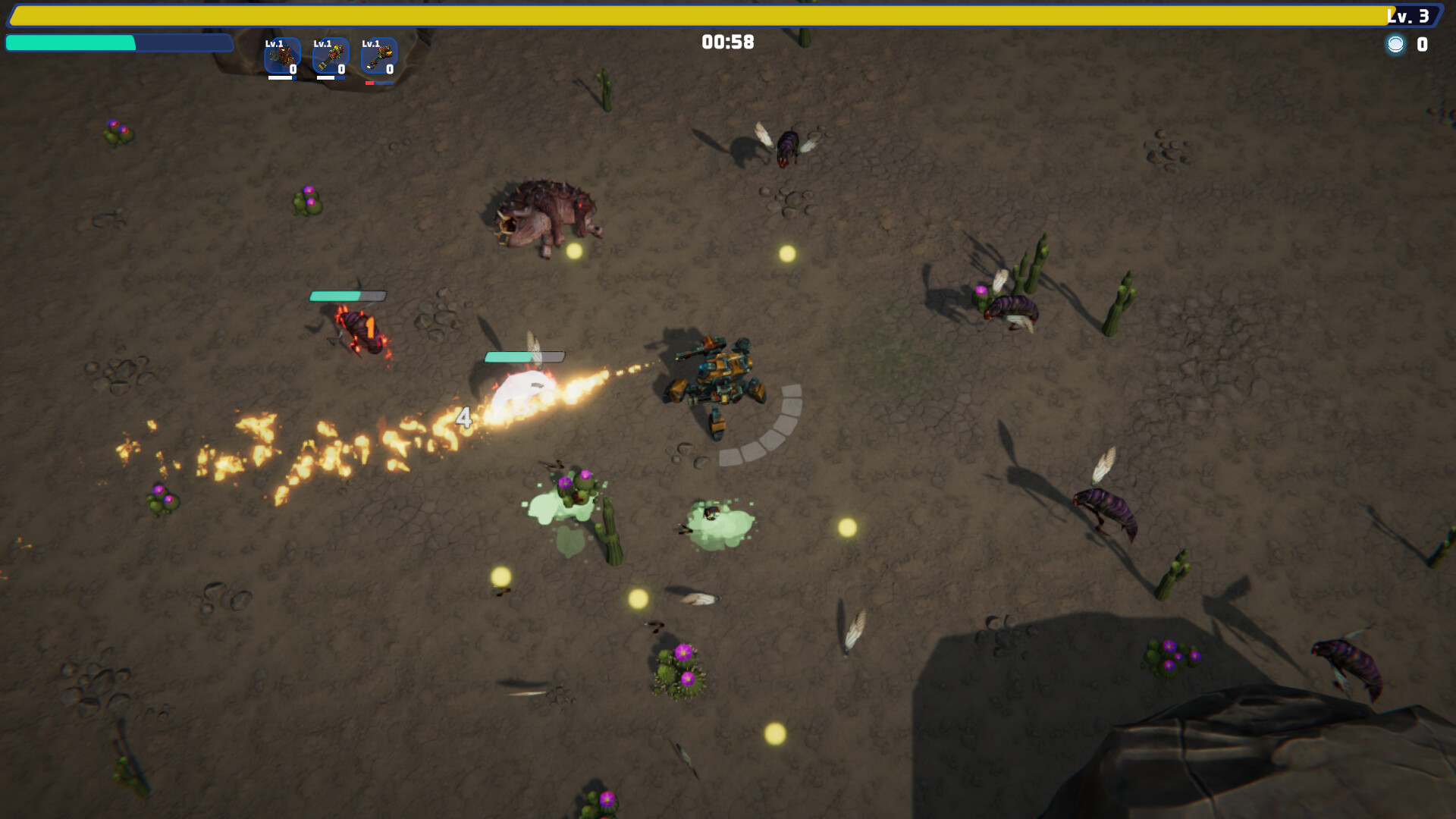Select the middle Lv.1 minigun weapon icon
Viewport: 1456px width, 819px height.
click(329, 57)
